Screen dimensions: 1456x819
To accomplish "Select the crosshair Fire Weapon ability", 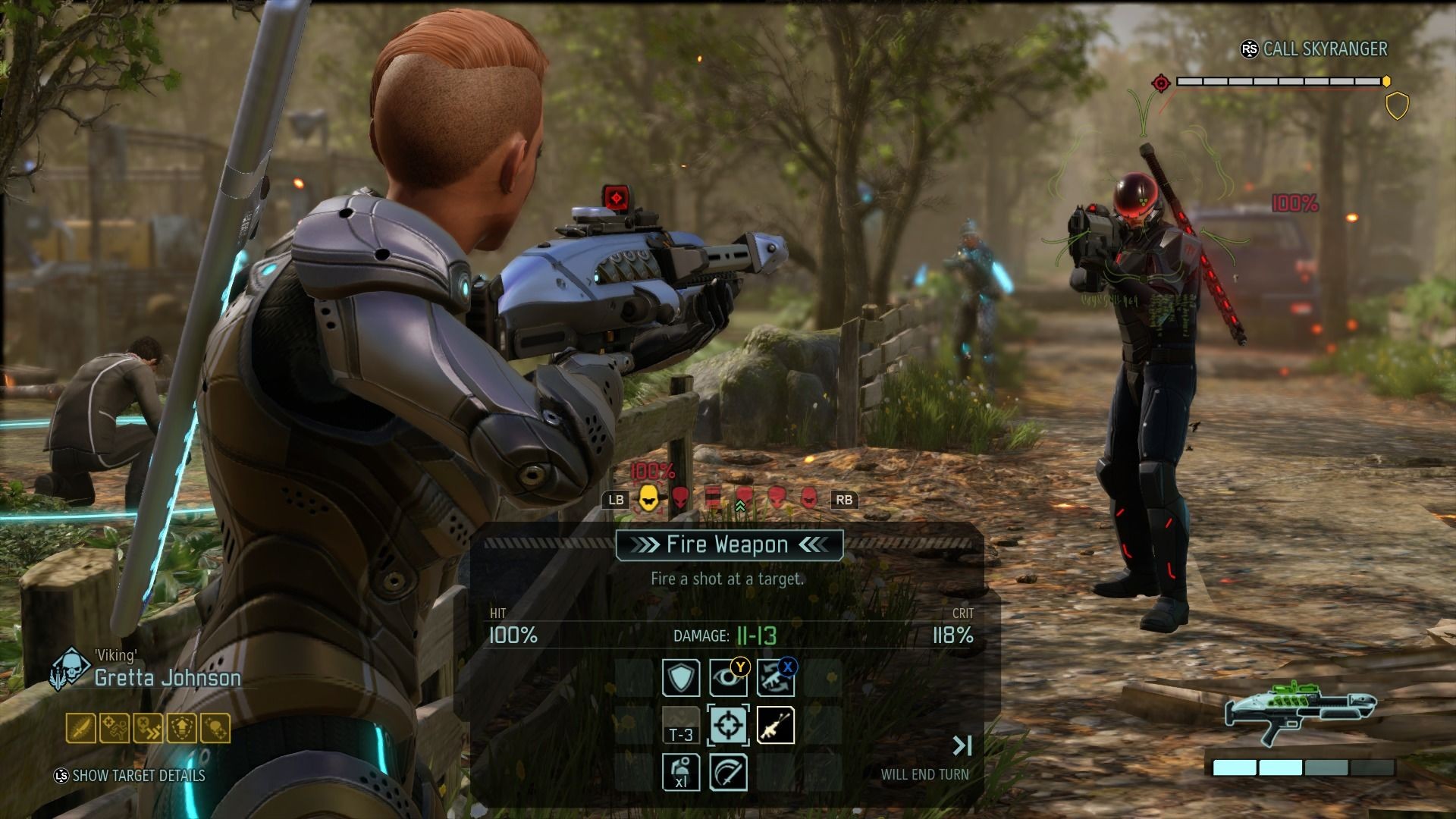I will [728, 725].
